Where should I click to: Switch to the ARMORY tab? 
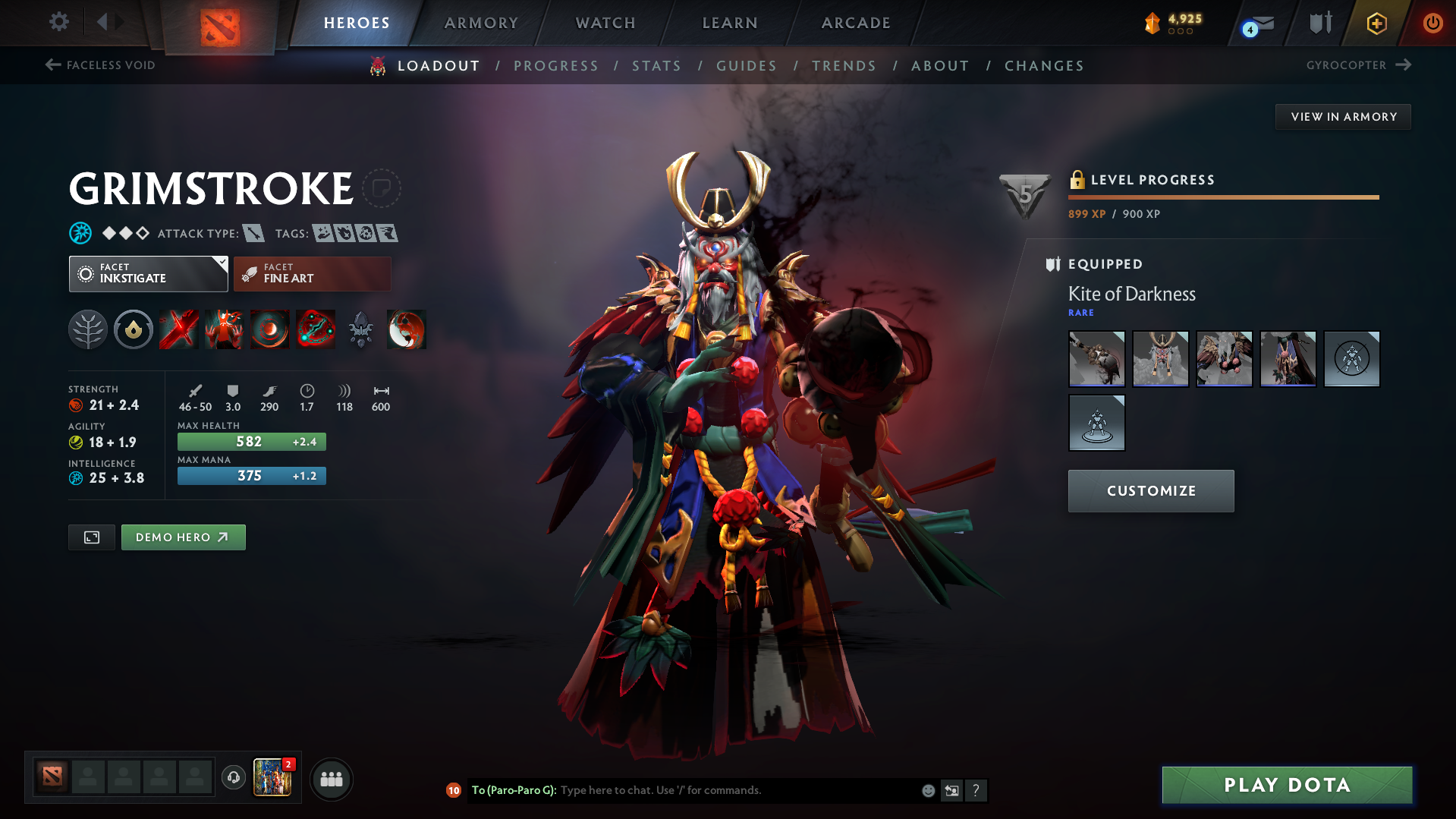pyautogui.click(x=481, y=23)
